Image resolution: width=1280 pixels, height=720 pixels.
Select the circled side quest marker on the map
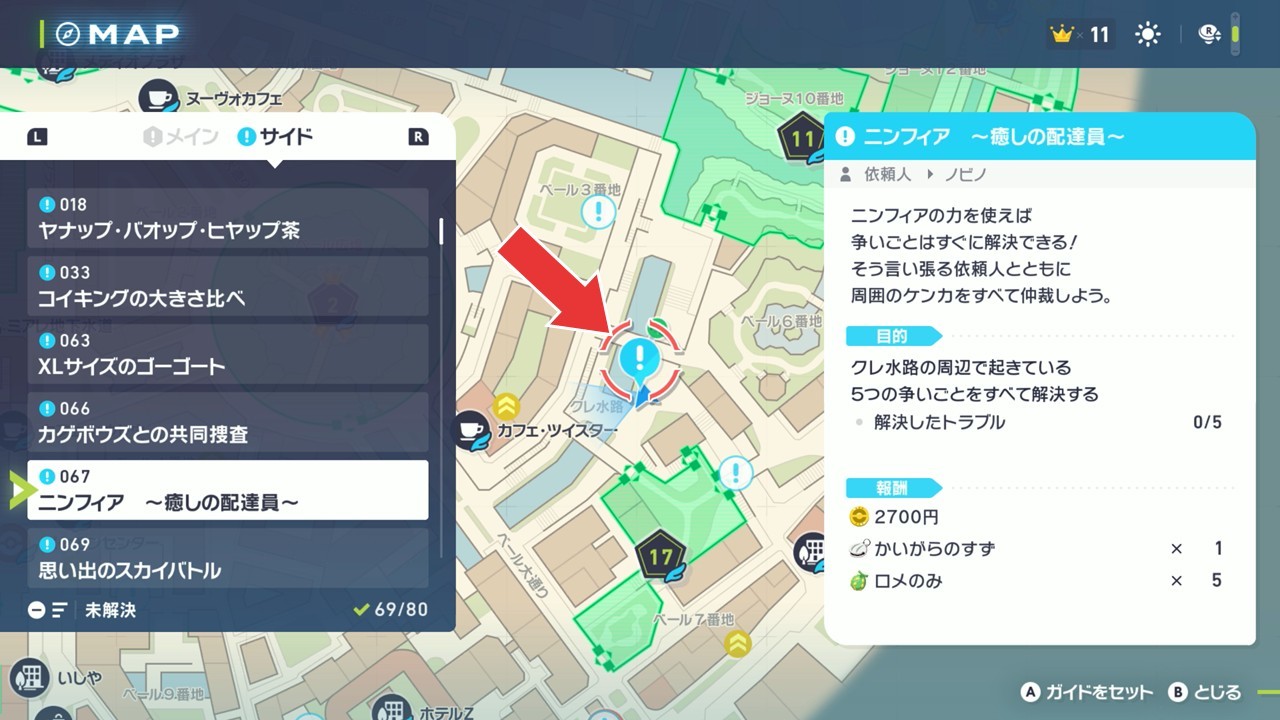(639, 359)
